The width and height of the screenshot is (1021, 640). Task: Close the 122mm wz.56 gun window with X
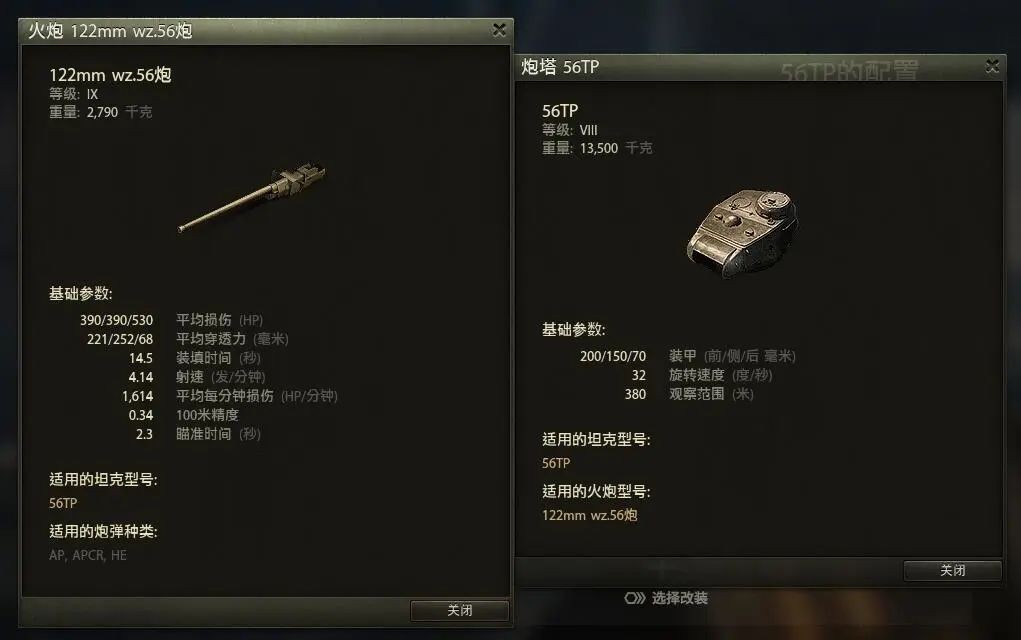[x=499, y=30]
